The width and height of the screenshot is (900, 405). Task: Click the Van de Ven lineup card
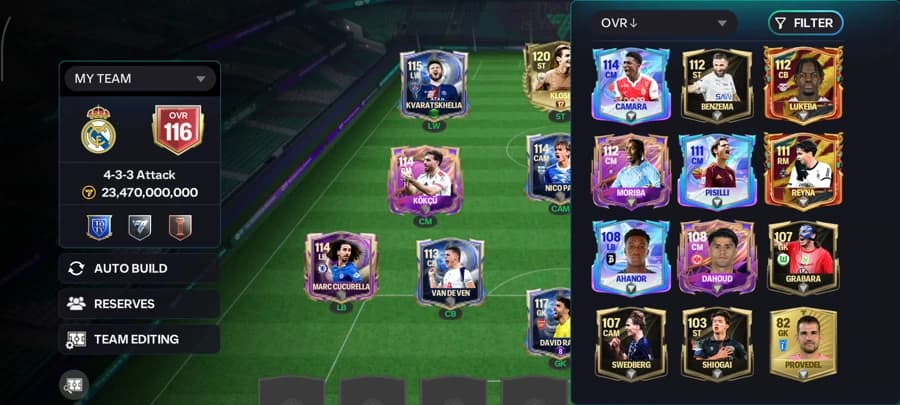450,272
